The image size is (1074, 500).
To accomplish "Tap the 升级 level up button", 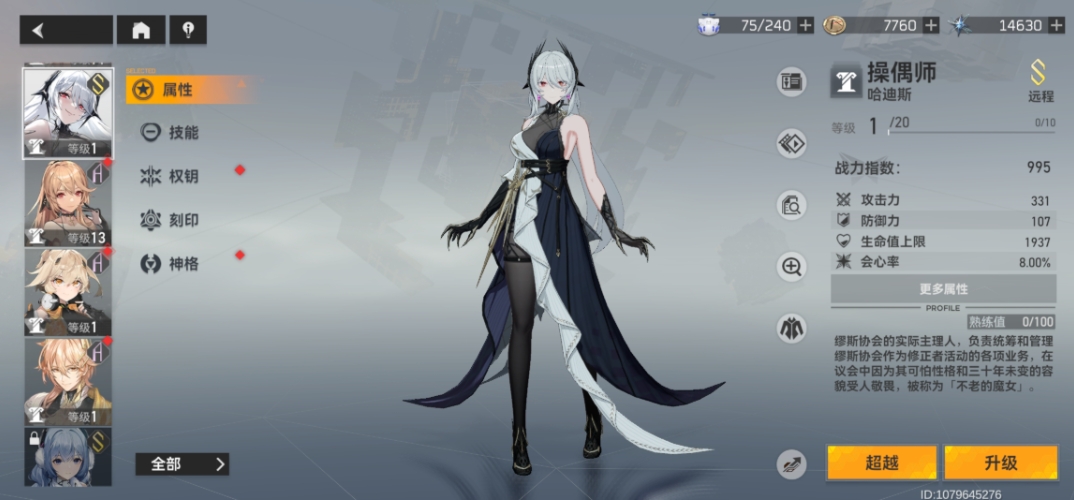I will click(1000, 463).
